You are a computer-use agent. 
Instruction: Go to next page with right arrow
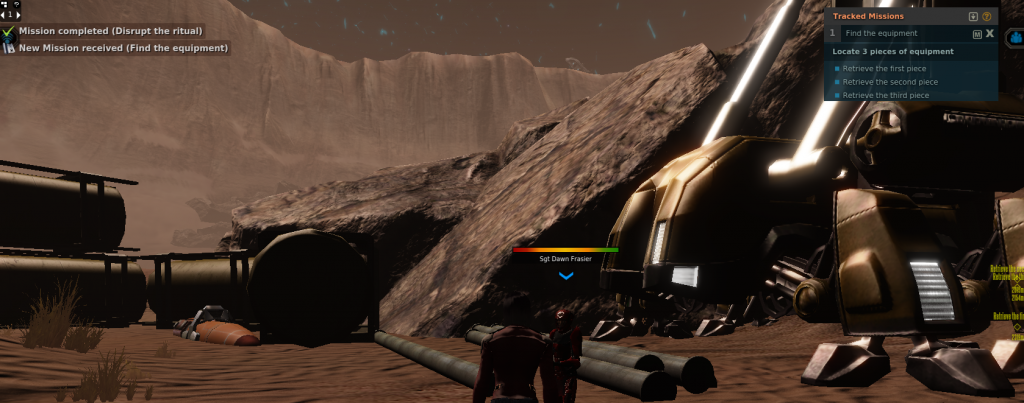19,15
